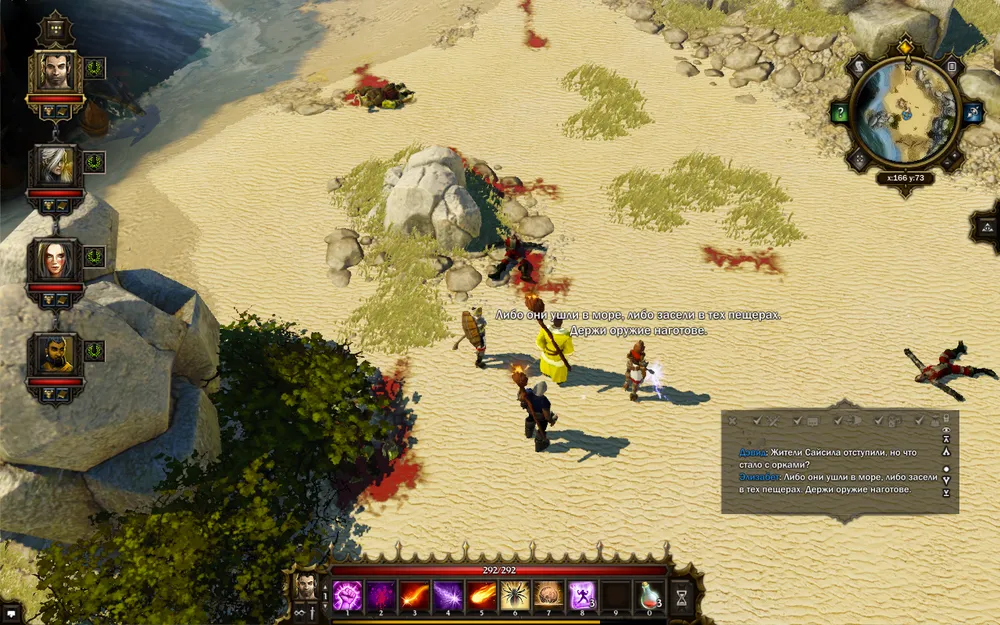1000x625 pixels.
Task: Click the hourglass end-turn button
Action: [x=683, y=597]
